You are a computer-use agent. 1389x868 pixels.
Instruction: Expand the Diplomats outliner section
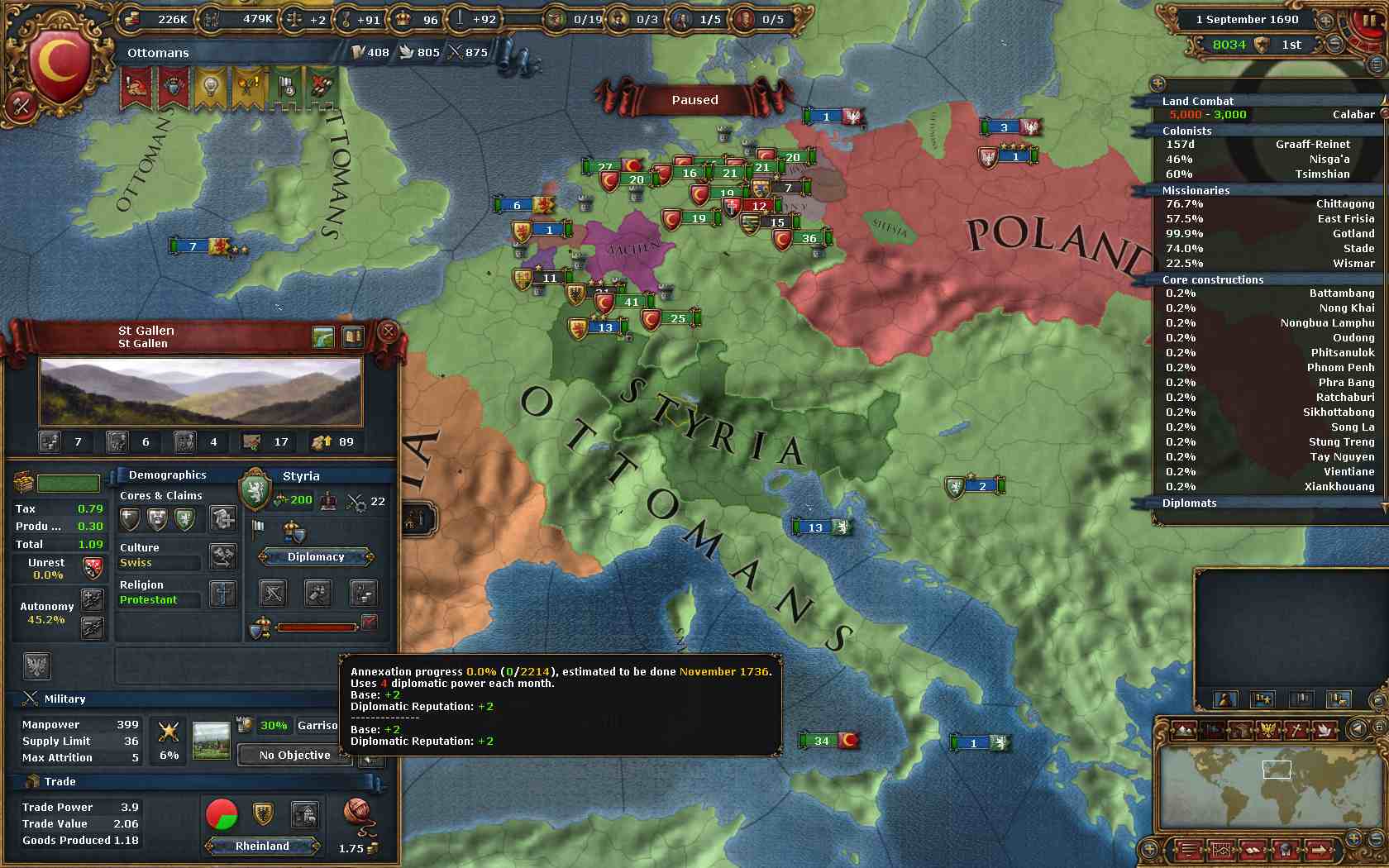(1189, 503)
